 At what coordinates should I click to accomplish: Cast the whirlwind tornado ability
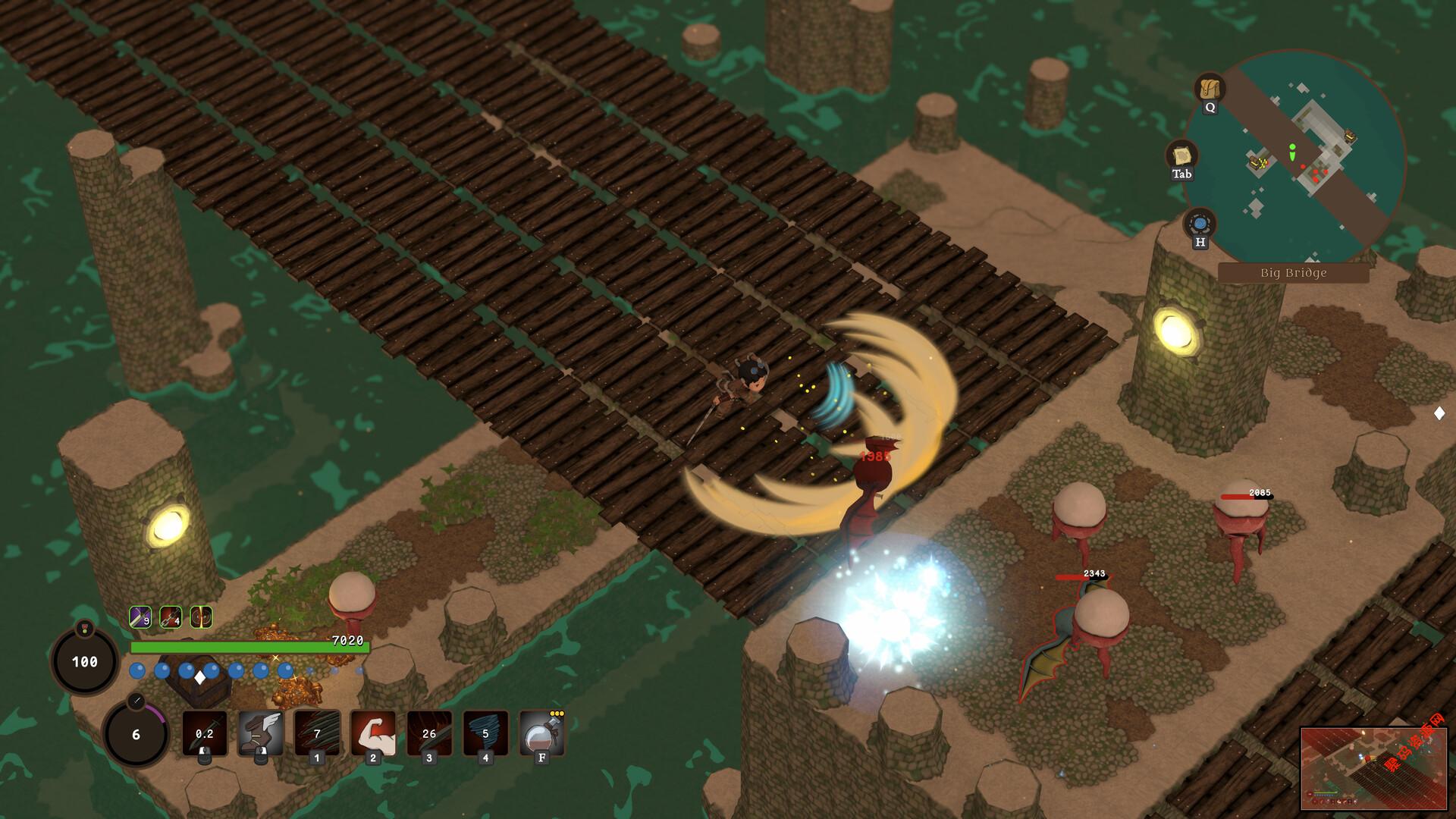coord(485,733)
